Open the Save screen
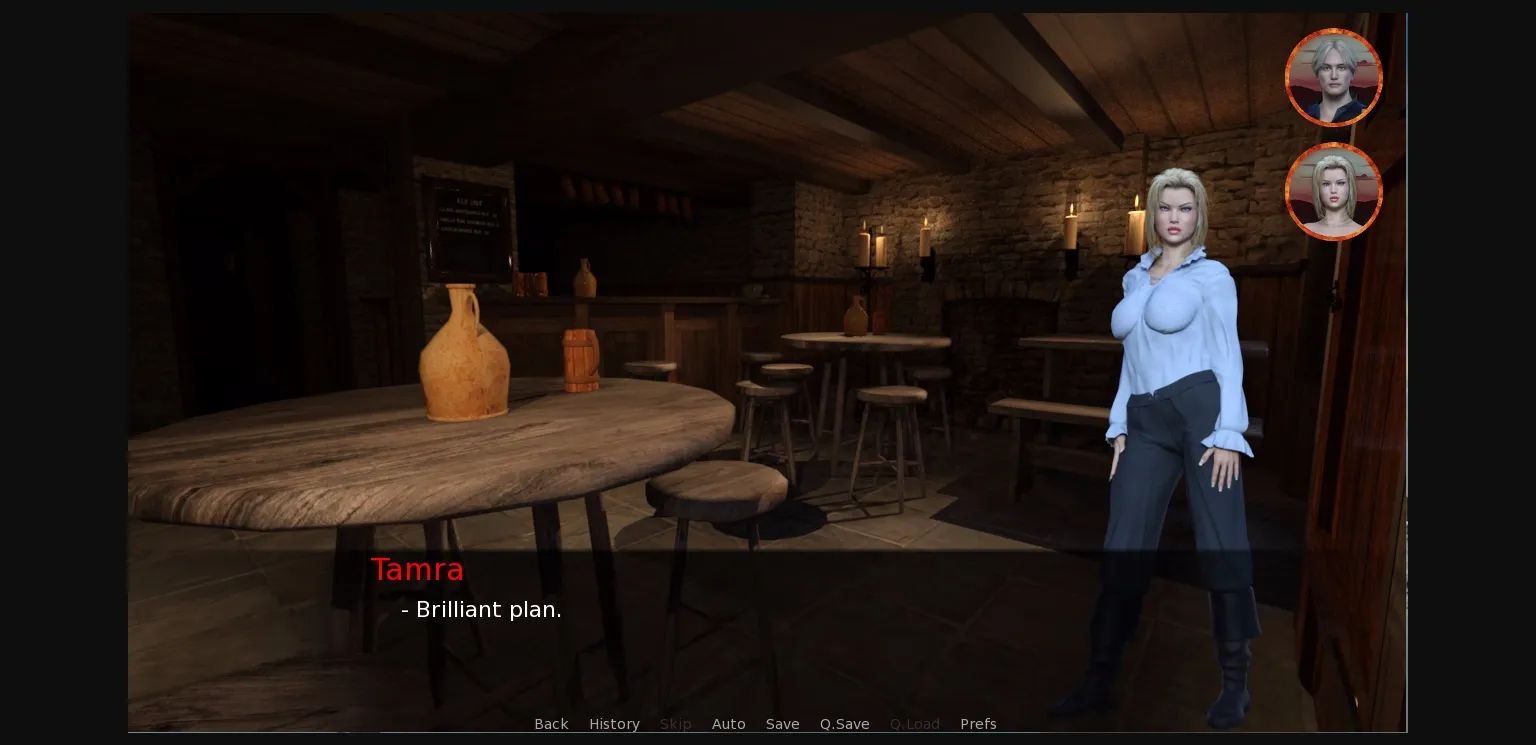The height and width of the screenshot is (745, 1536). [x=782, y=724]
